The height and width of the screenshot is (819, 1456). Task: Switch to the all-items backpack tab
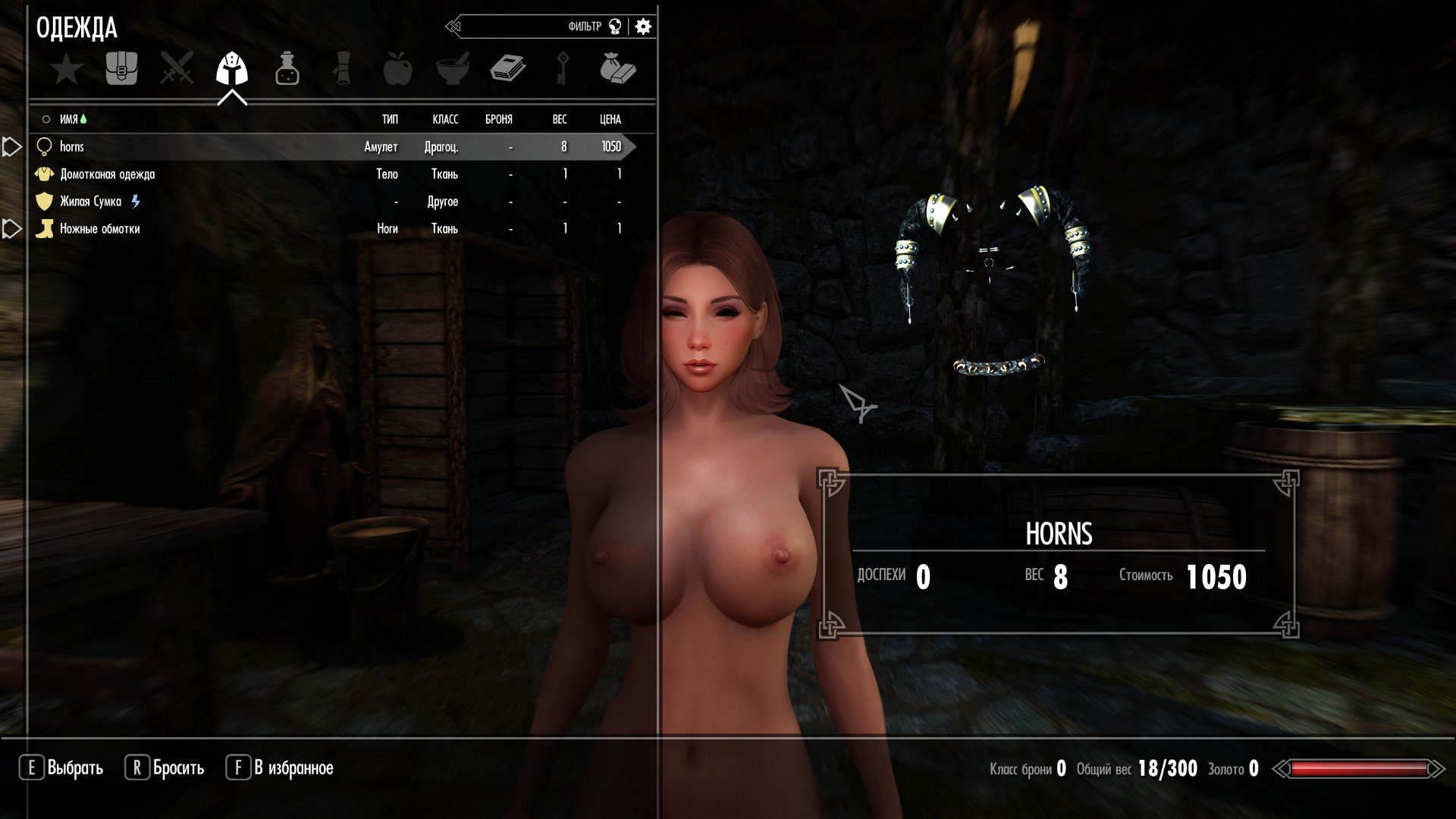pyautogui.click(x=121, y=69)
